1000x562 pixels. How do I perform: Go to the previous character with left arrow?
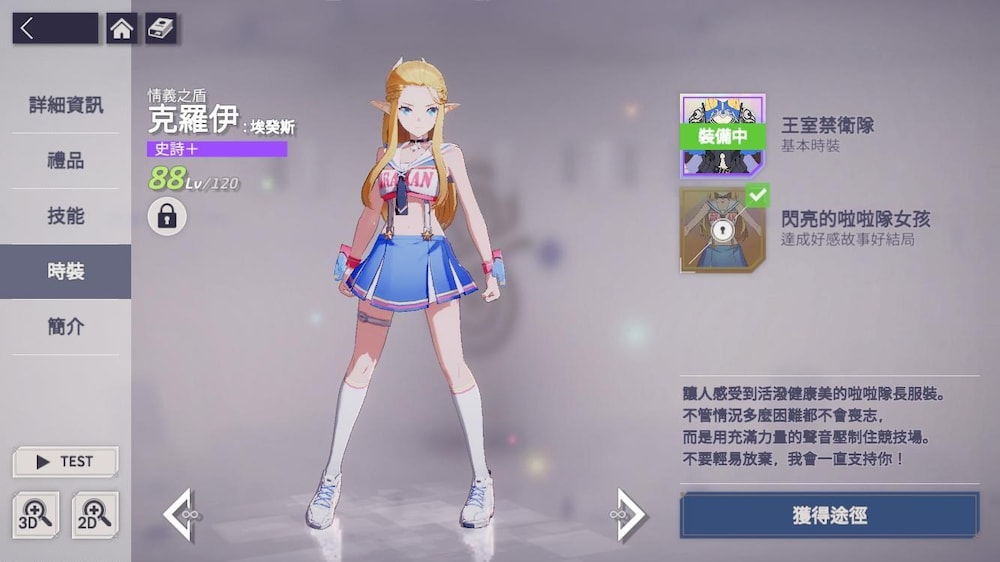click(x=181, y=515)
